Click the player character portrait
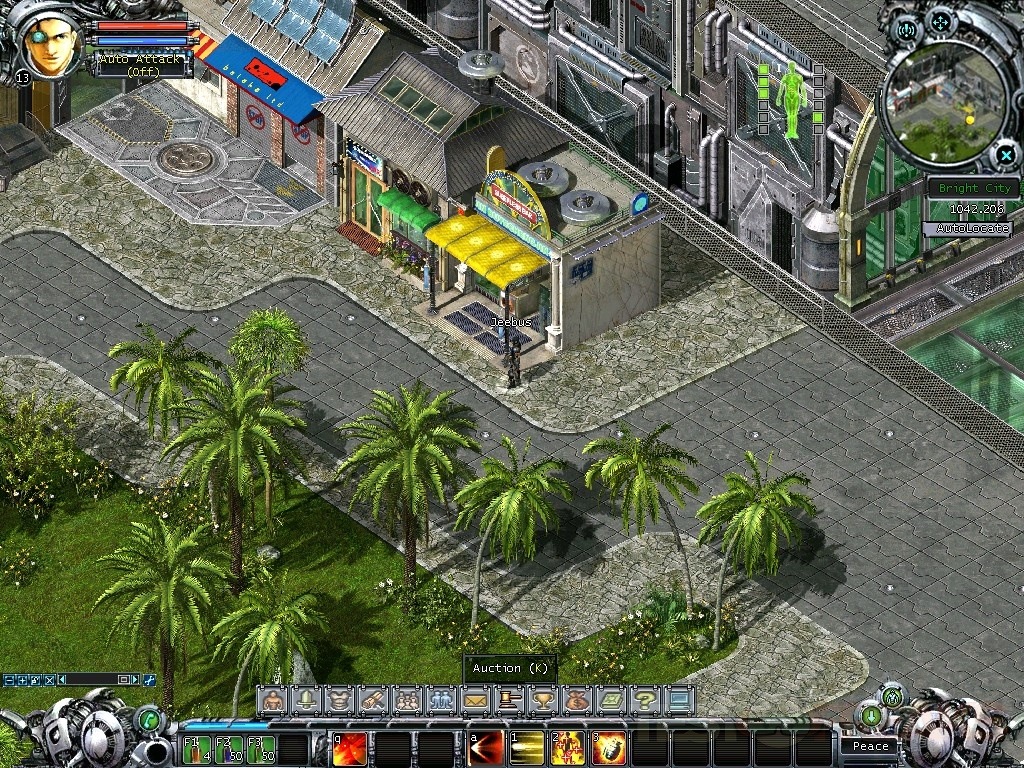The height and width of the screenshot is (768, 1024). click(x=52, y=44)
